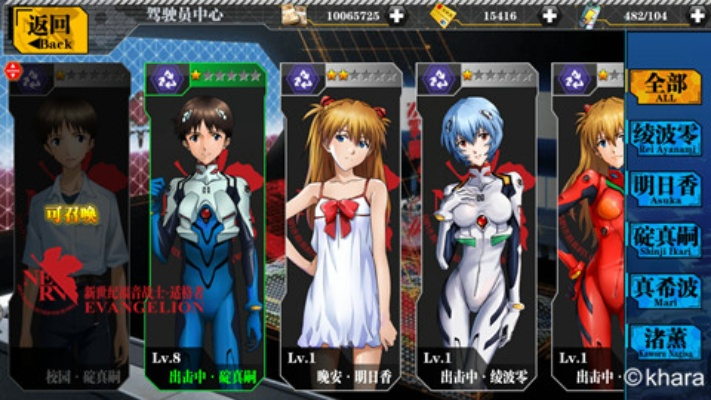
Task: Choose the 真希波 Mari filter tab
Action: coord(664,290)
